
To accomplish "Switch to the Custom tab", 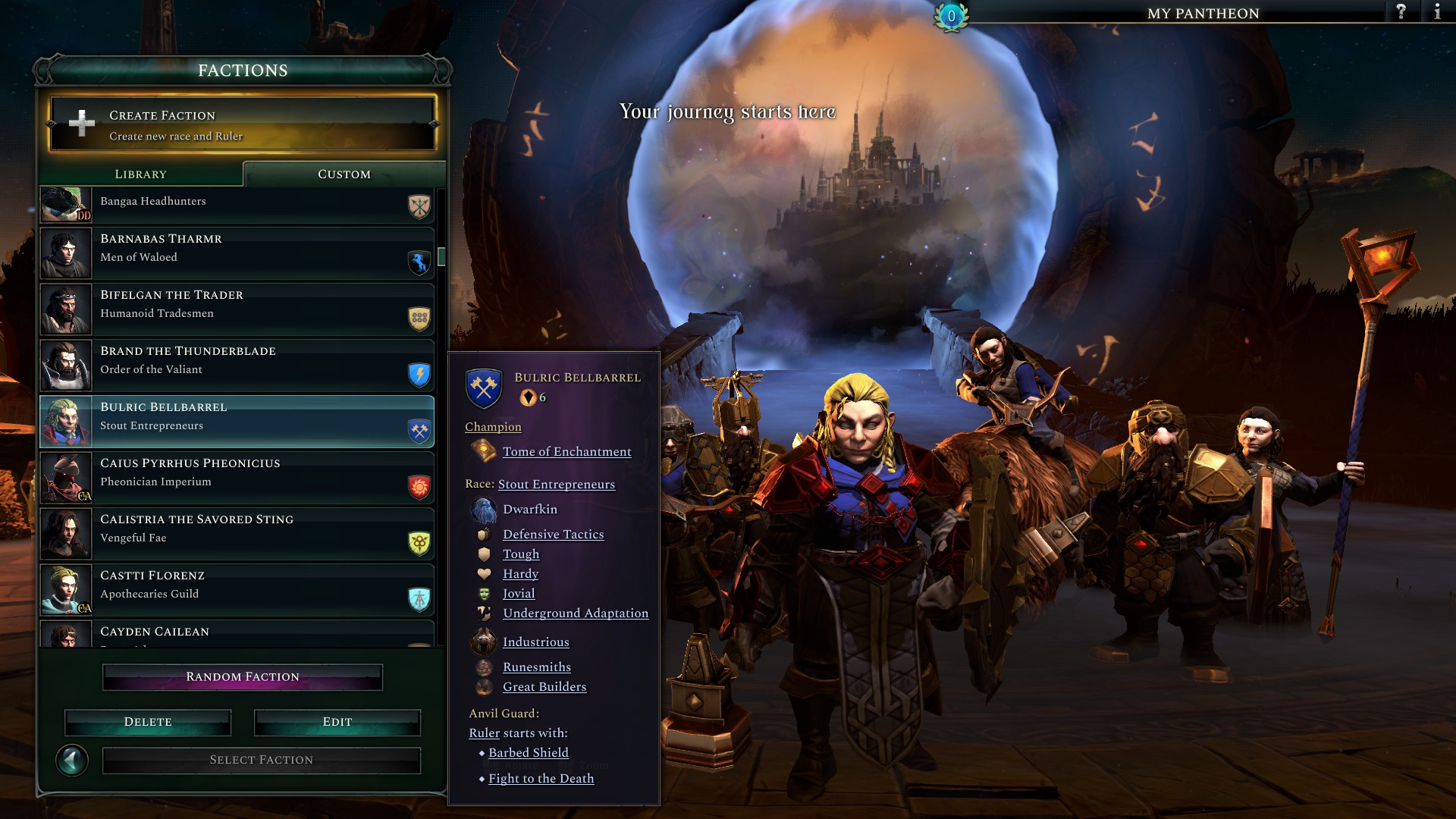I will tap(344, 174).
